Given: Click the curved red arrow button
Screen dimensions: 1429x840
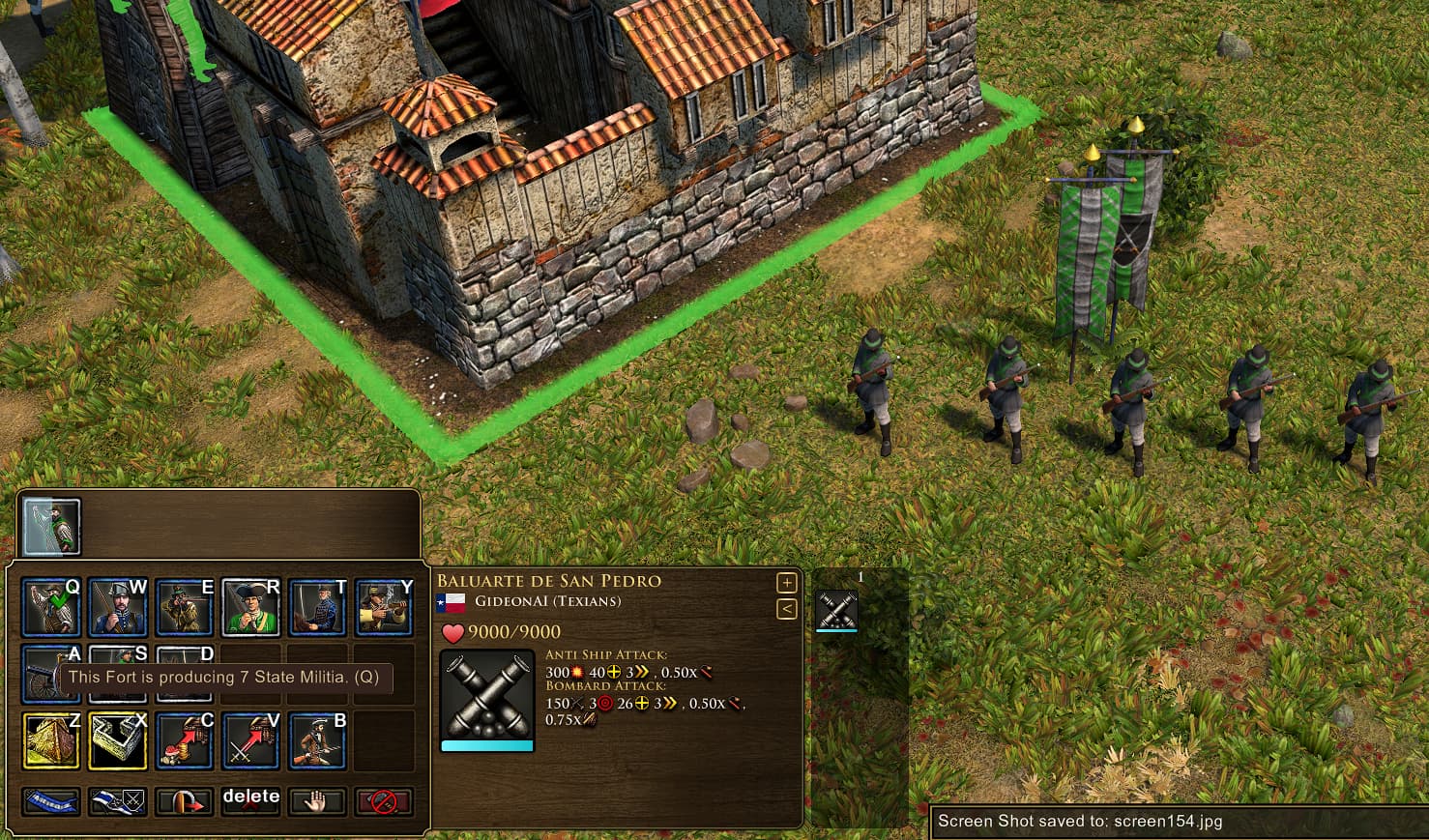Looking at the screenshot, I should click(x=184, y=801).
